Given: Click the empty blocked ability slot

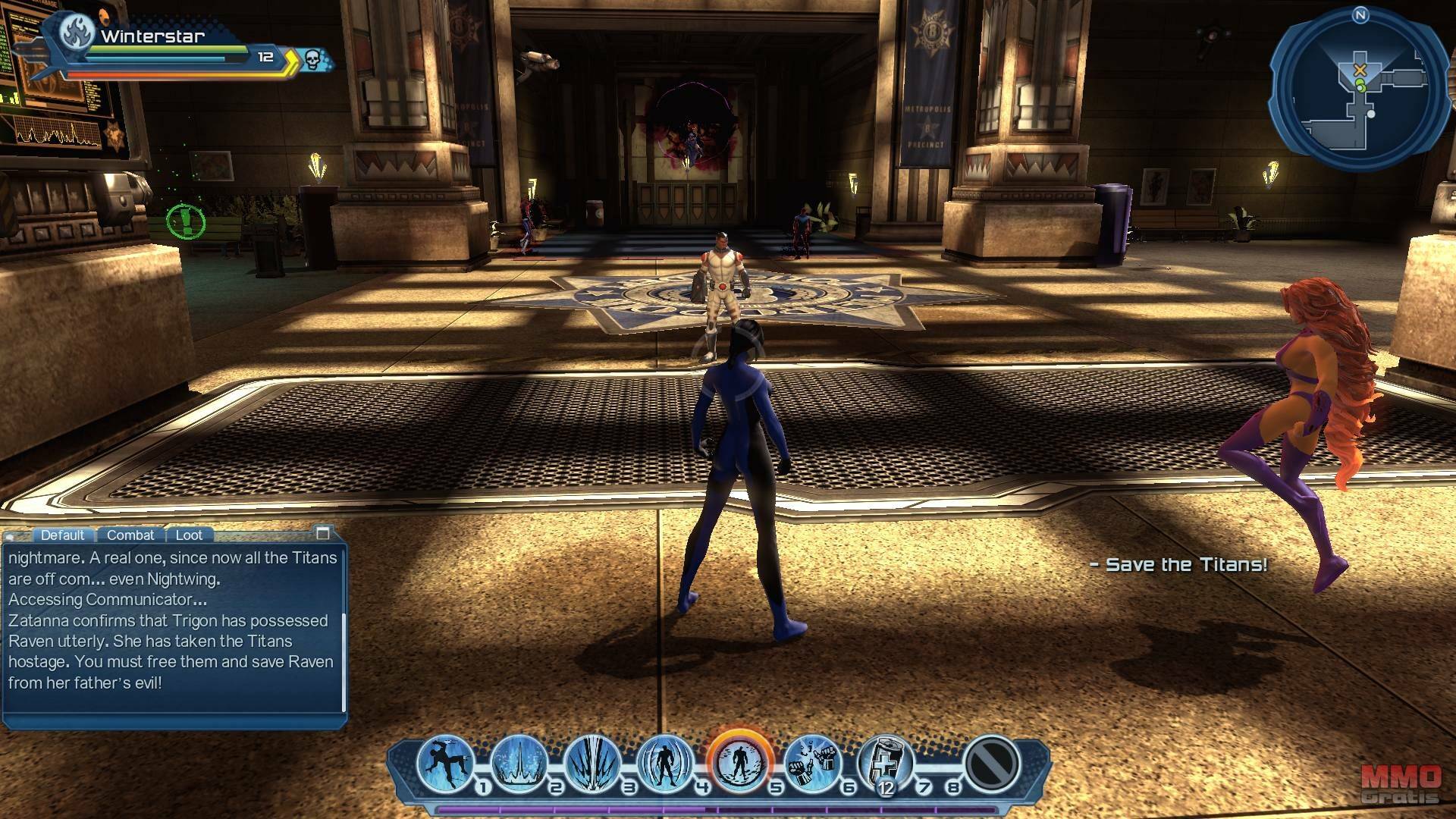Looking at the screenshot, I should click(x=992, y=761).
